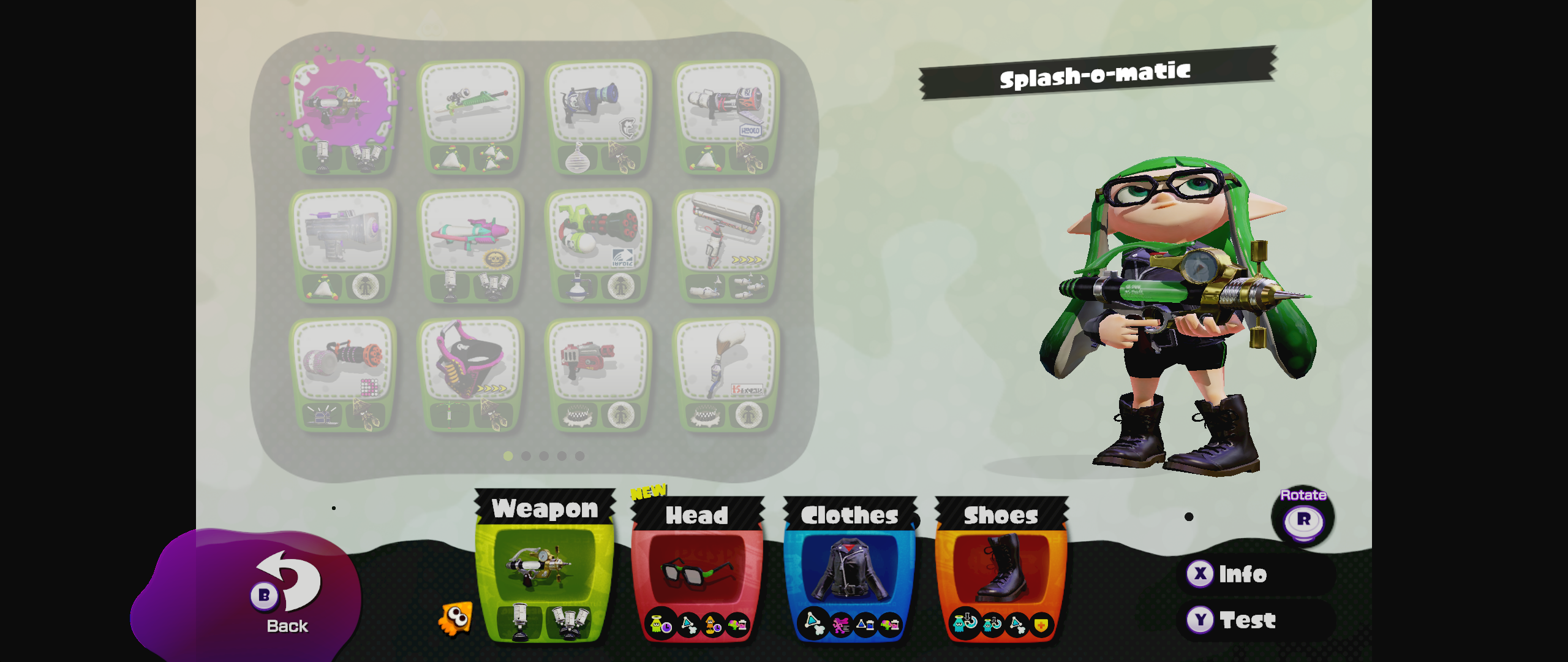Click the second page indicator dot
This screenshot has width=1568, height=662.
(x=525, y=456)
